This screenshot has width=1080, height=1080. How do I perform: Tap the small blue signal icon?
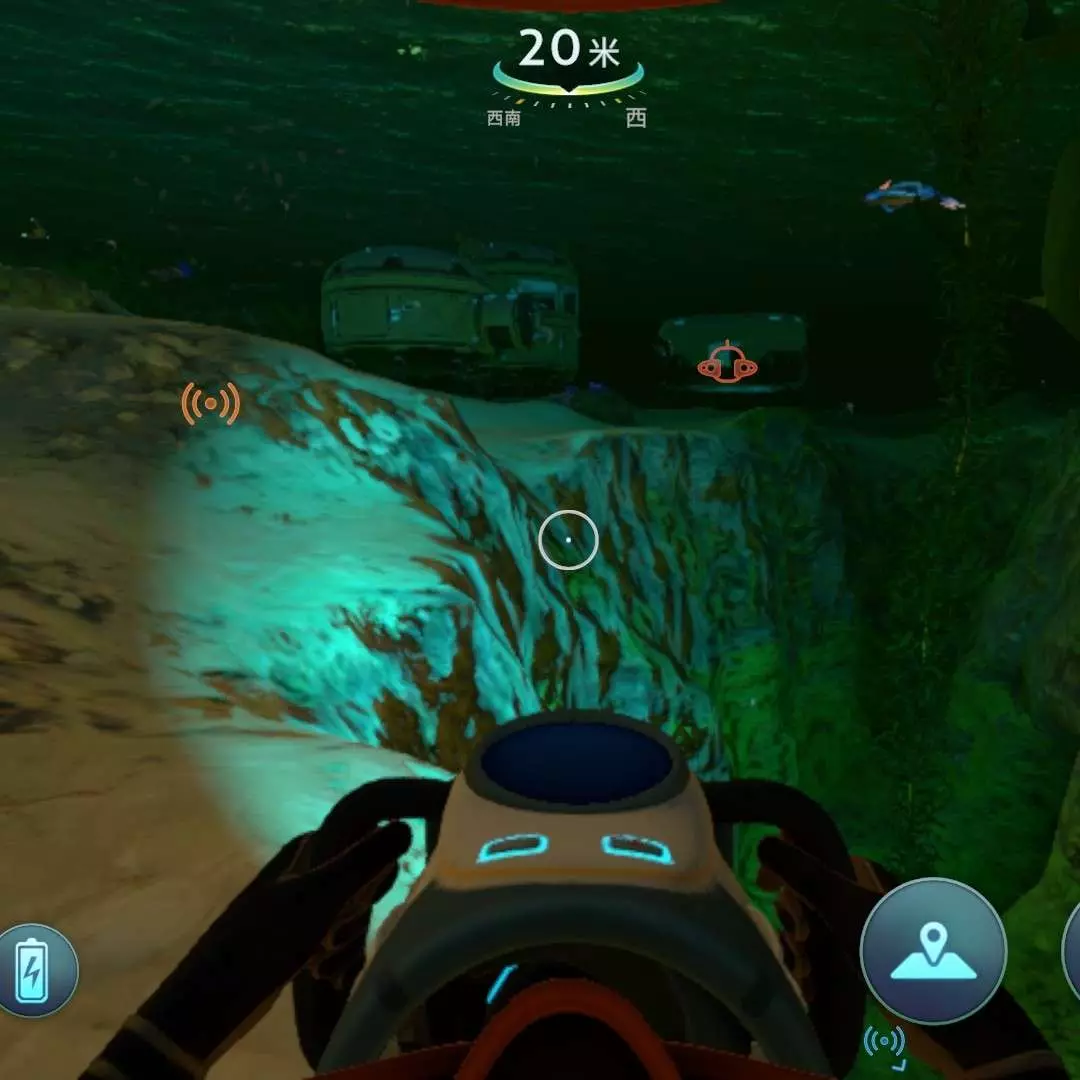tap(884, 1042)
